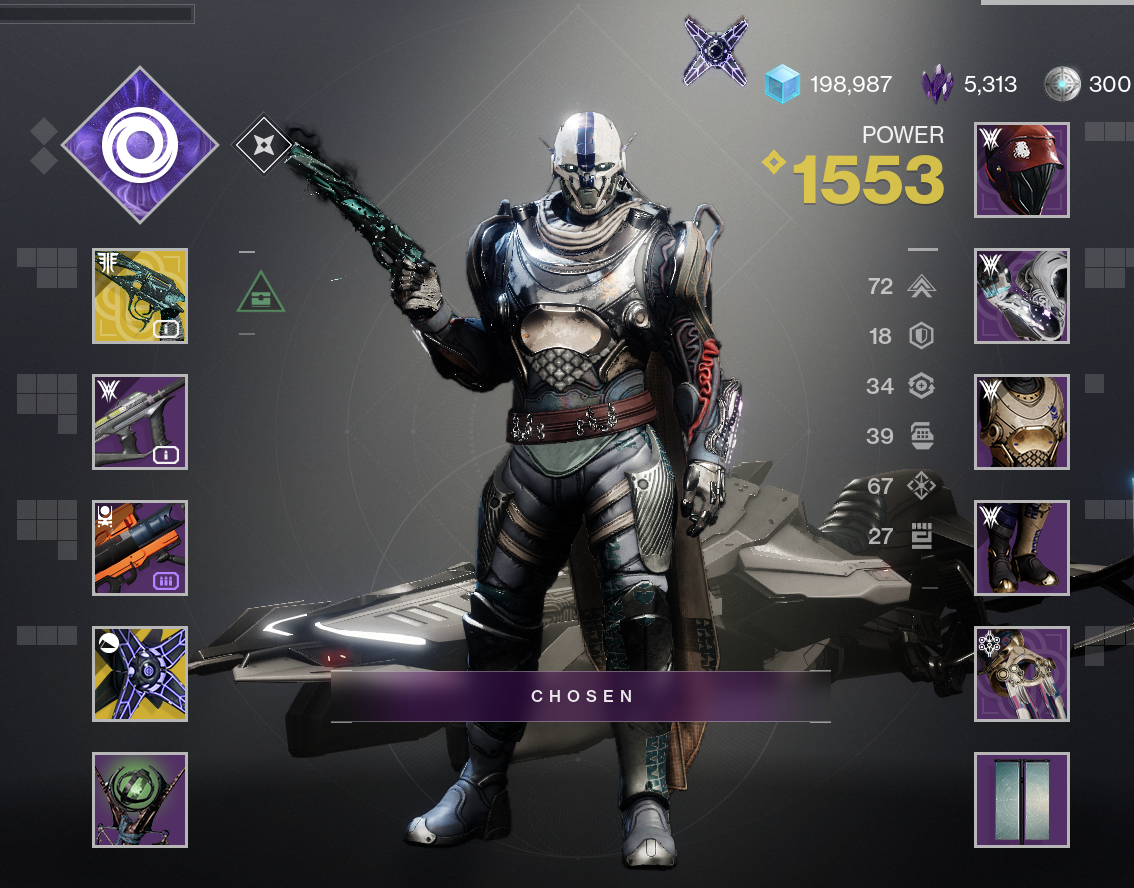Open the purple star ghost shell slot
Viewport: 1134px width, 888px height.
140,674
